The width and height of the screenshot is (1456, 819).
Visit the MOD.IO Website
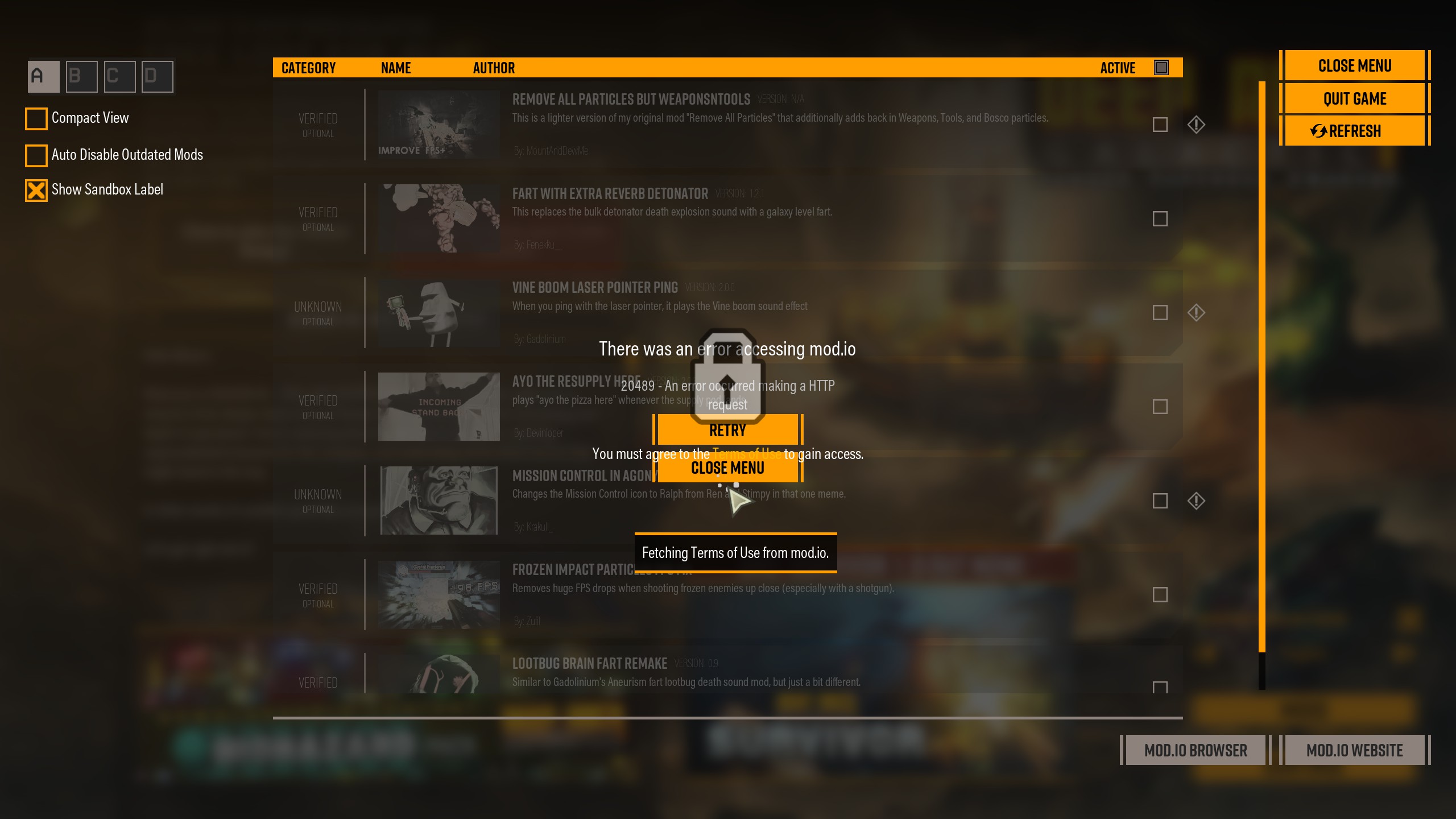point(1354,750)
